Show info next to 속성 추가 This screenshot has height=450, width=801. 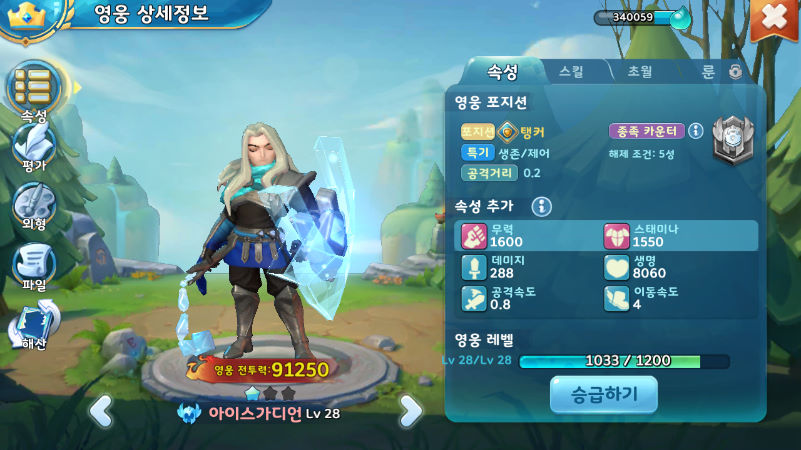tap(542, 206)
